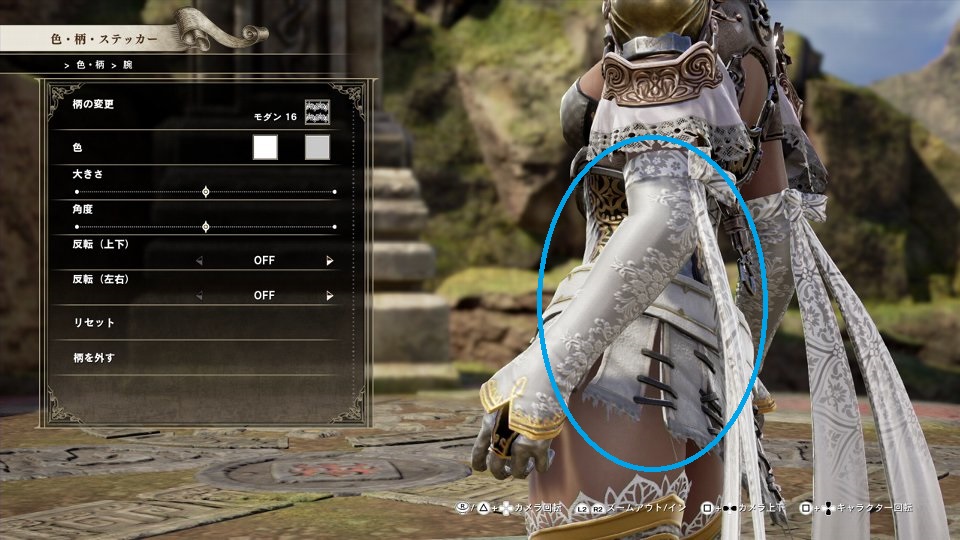Select the white color swatch
960x540 pixels.
pyautogui.click(x=265, y=148)
